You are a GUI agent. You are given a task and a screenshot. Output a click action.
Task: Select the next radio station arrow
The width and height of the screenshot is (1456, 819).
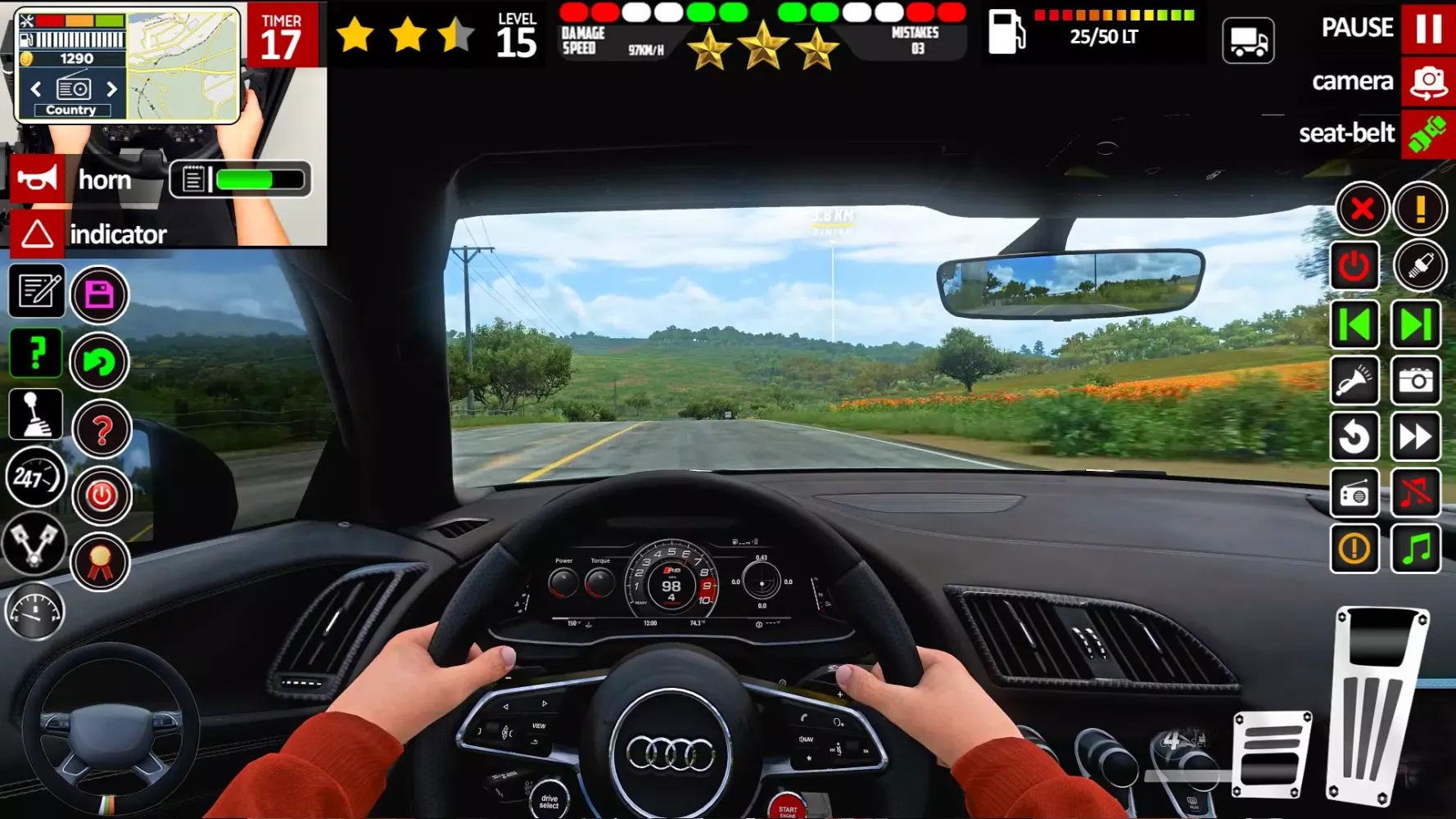pos(111,88)
